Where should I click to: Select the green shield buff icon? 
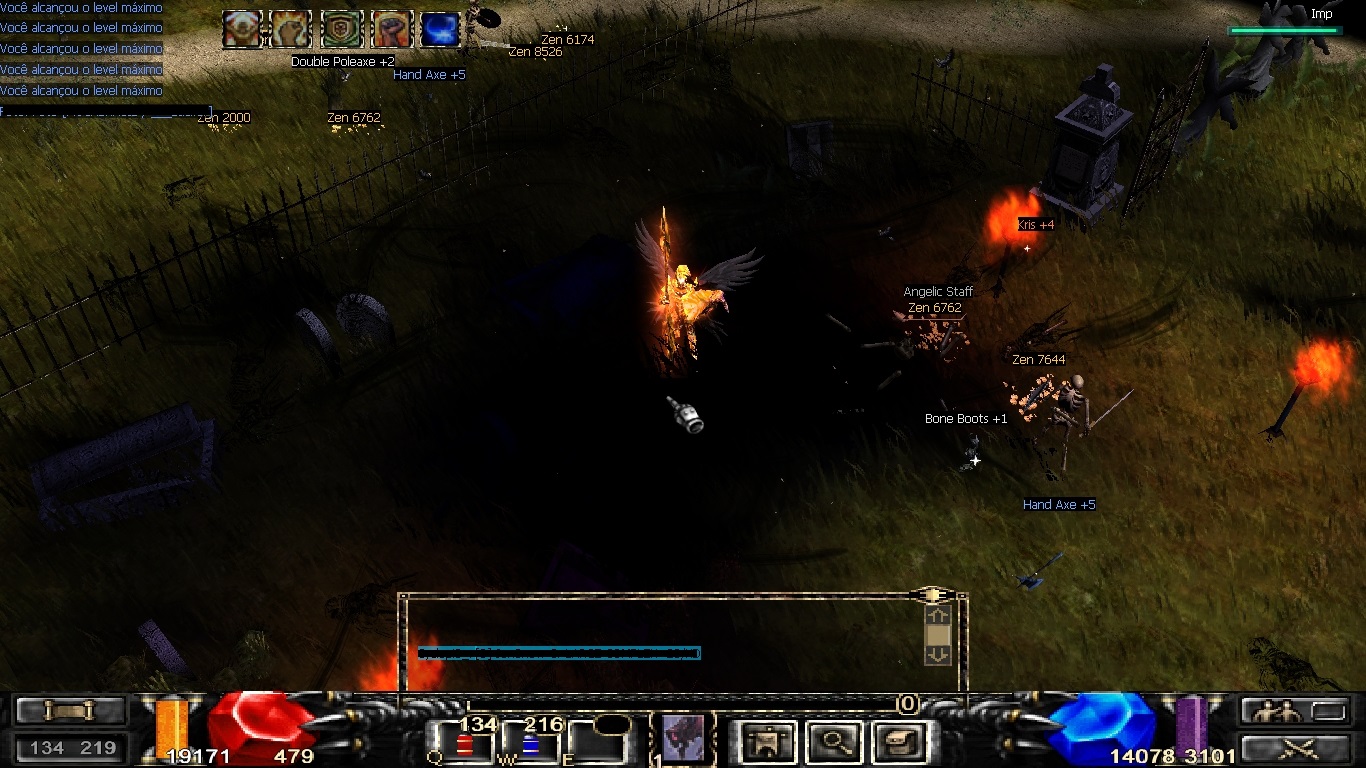point(341,30)
